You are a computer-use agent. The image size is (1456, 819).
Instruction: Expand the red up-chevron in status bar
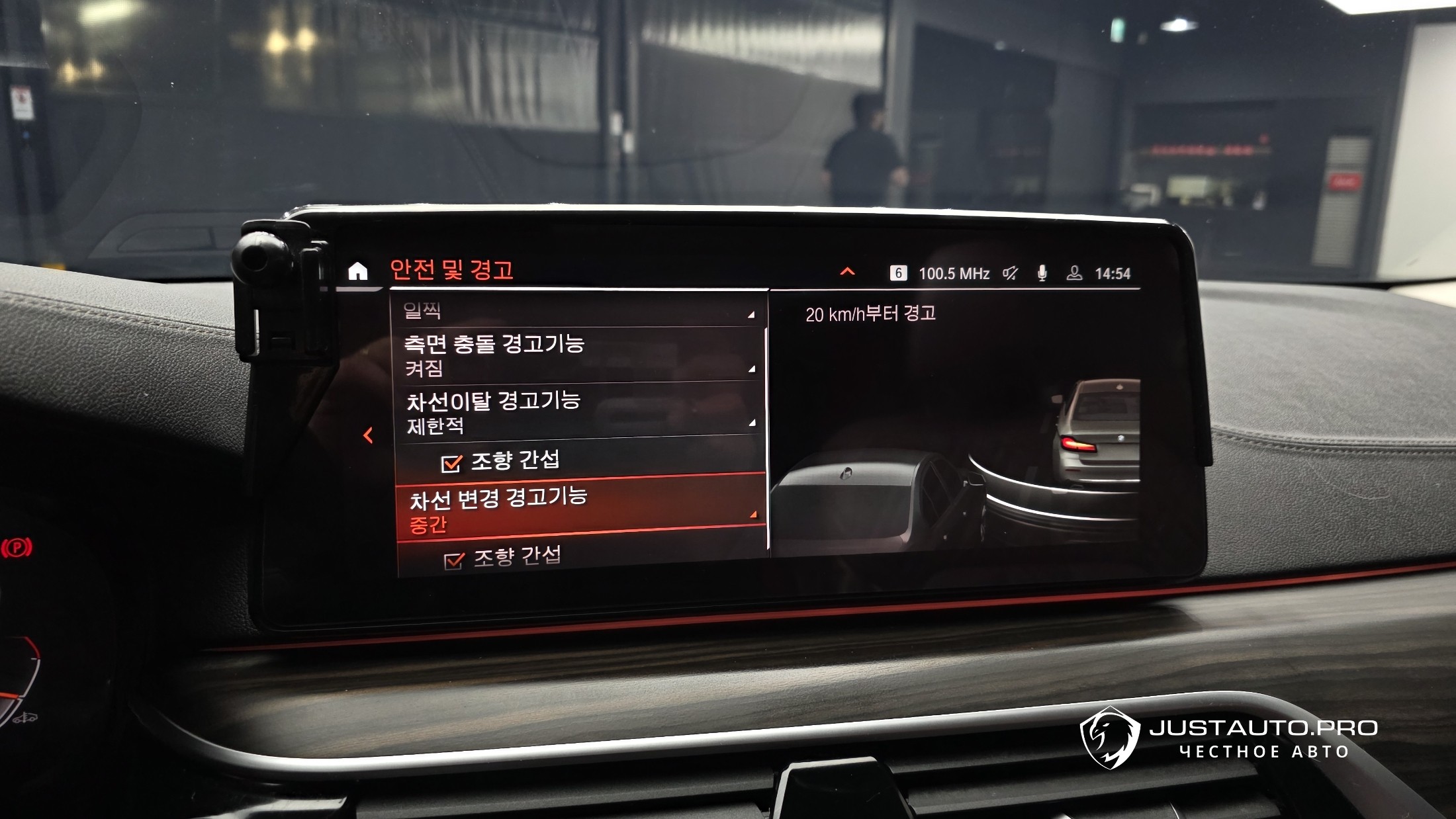[x=847, y=272]
